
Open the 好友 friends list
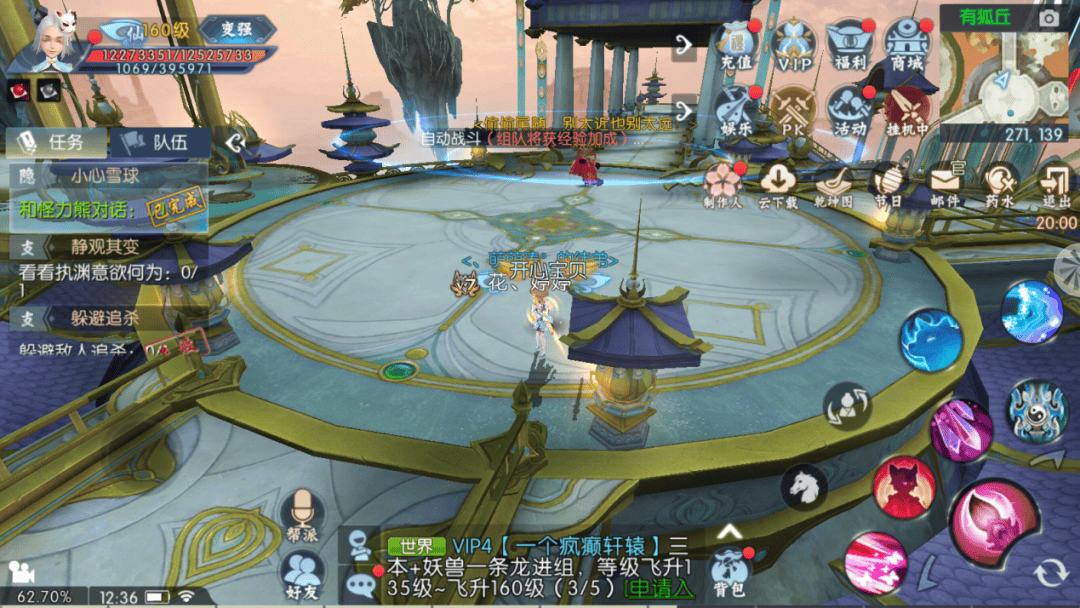(301, 575)
